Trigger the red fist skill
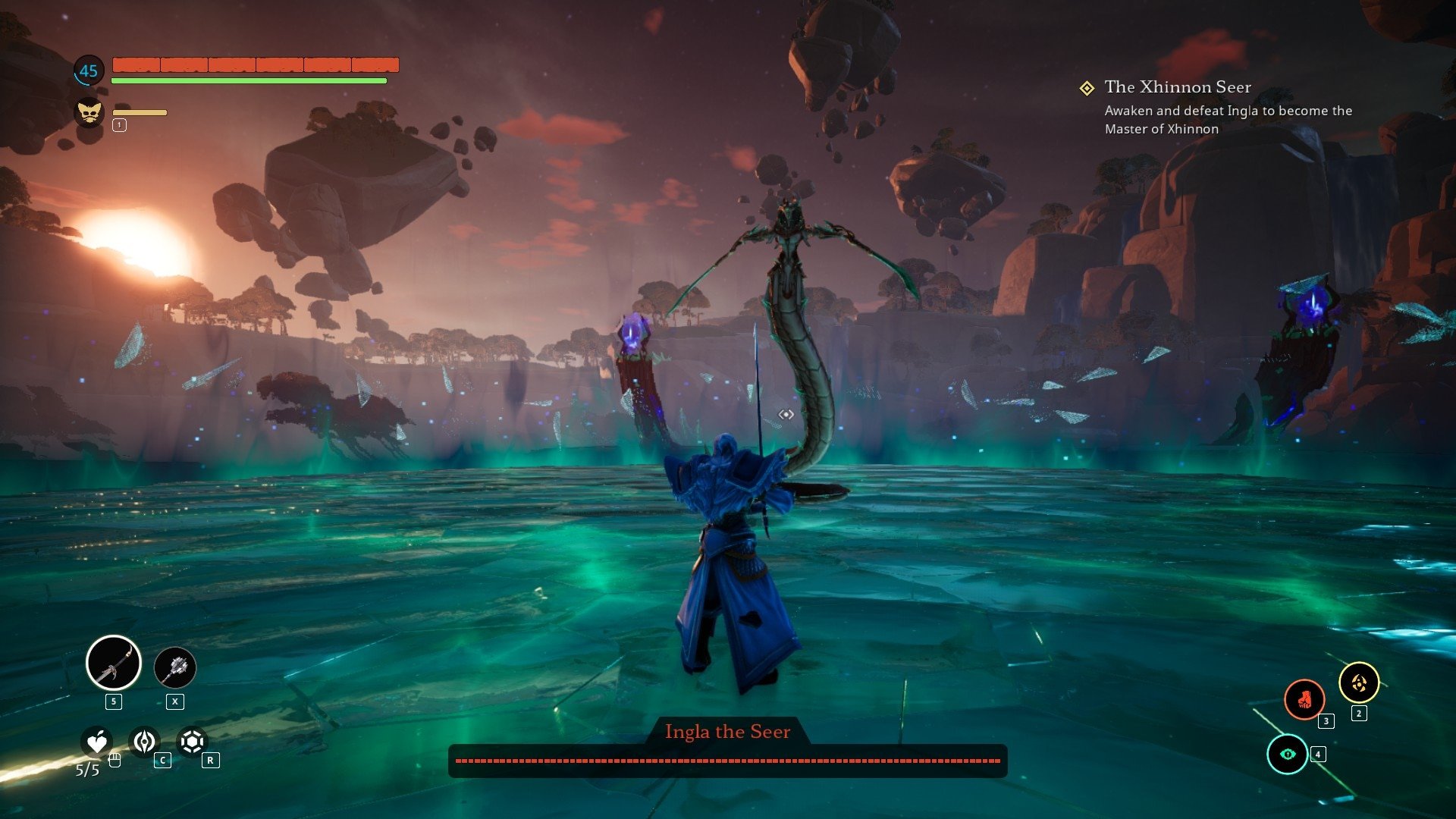1456x819 pixels. click(1304, 698)
